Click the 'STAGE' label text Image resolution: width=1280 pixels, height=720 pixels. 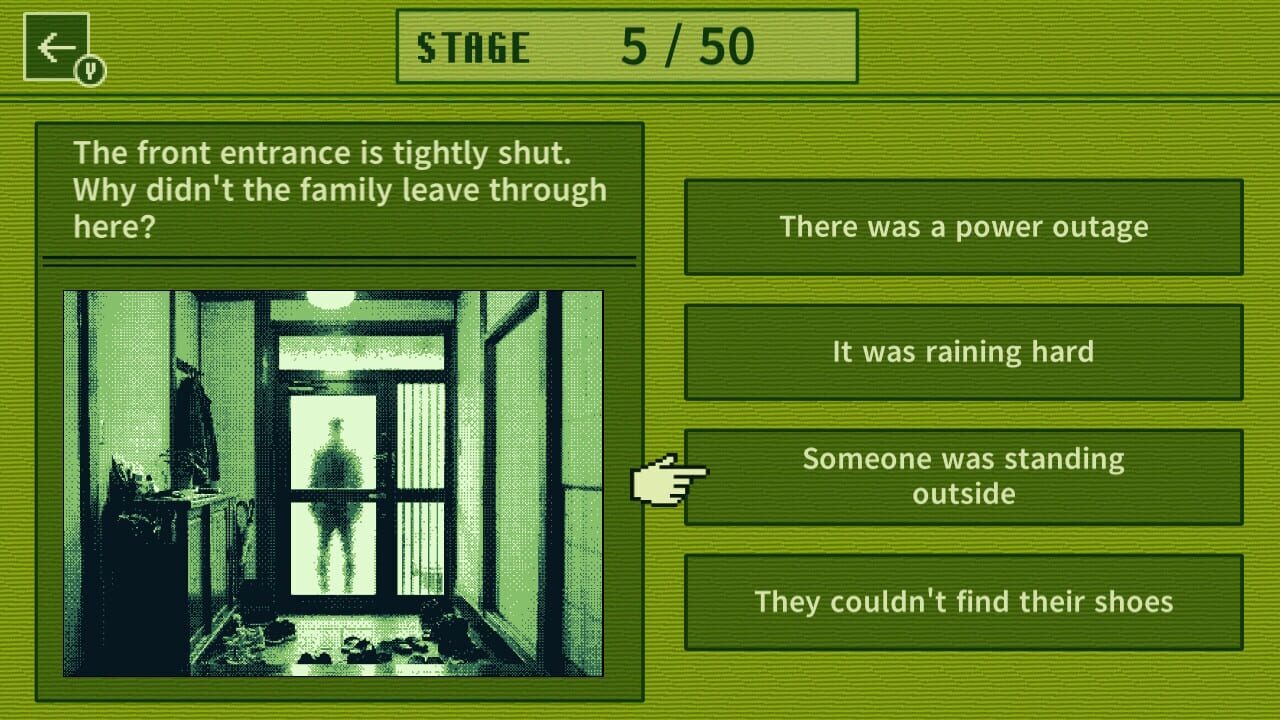[x=475, y=45]
